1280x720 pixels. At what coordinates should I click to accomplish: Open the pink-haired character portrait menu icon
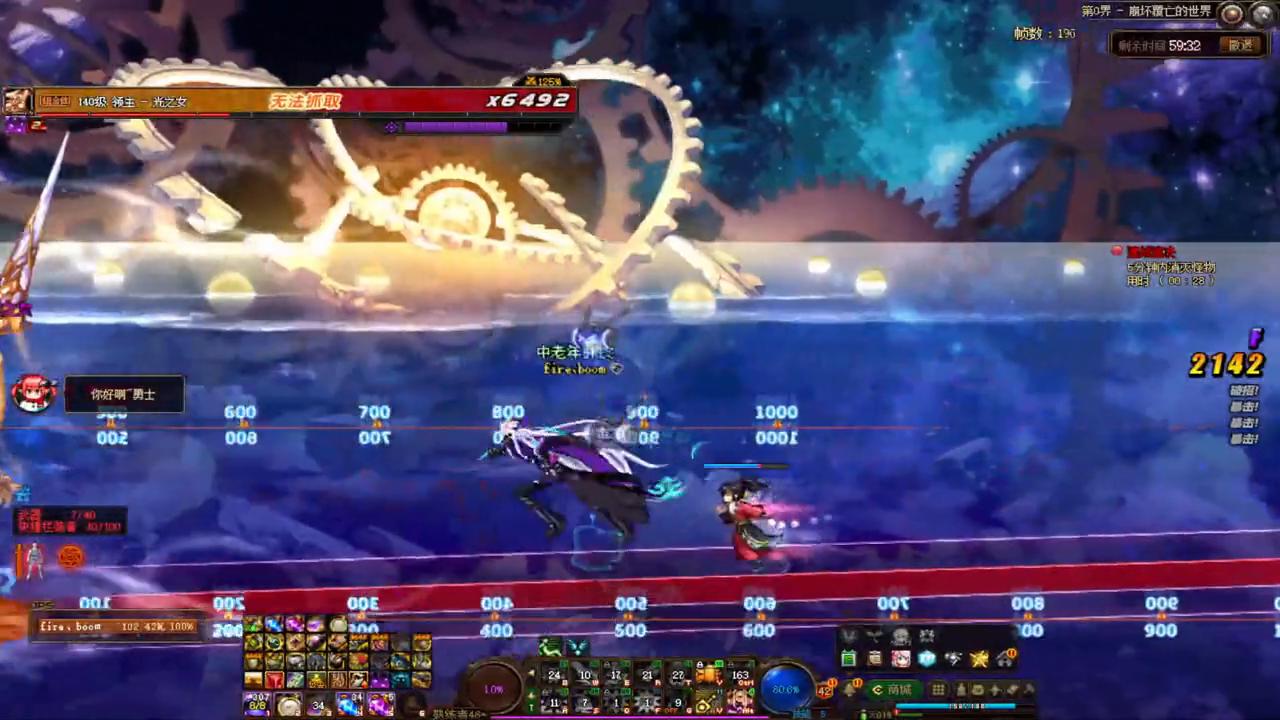(901, 659)
